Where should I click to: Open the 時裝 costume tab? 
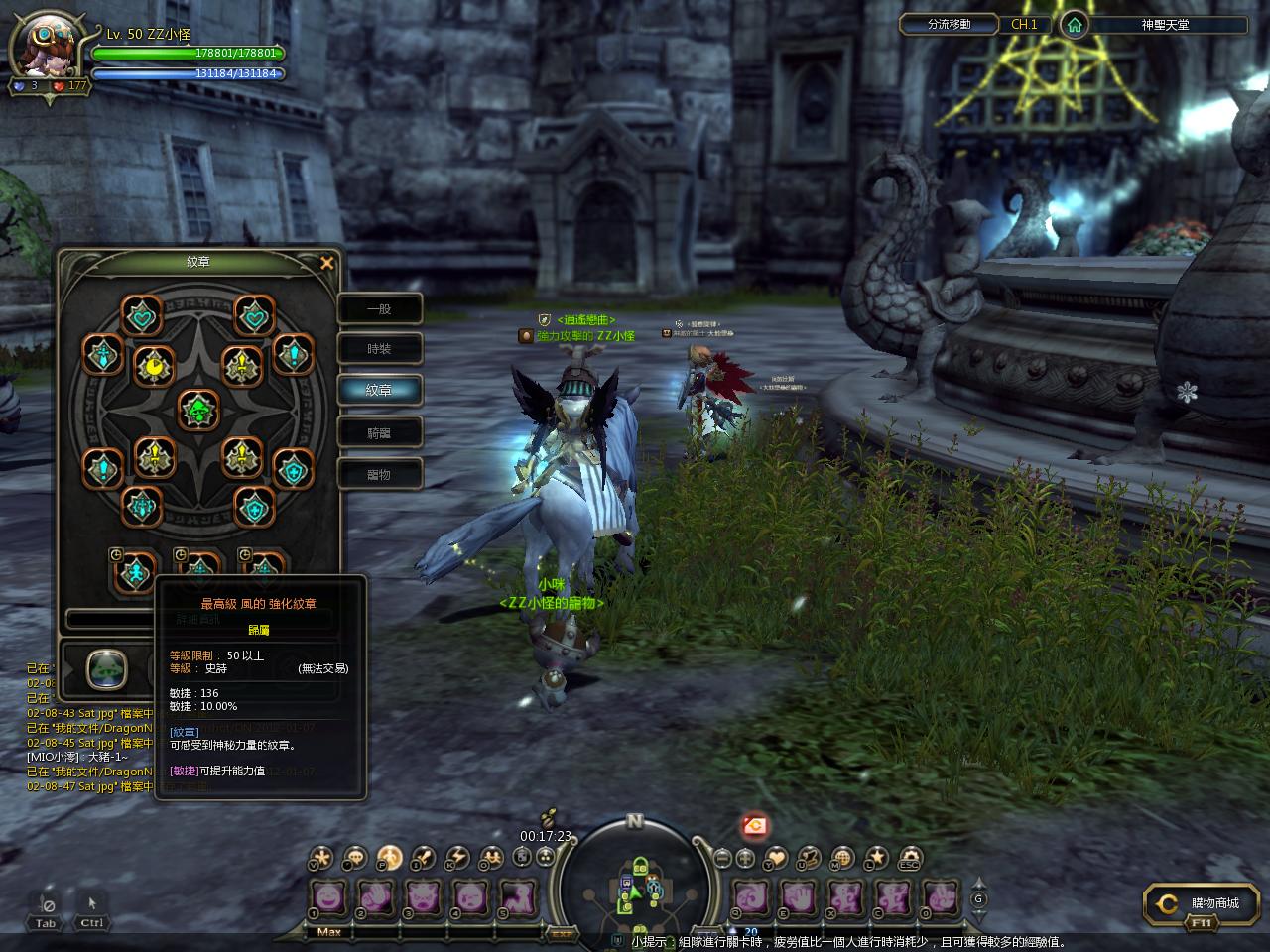click(380, 349)
